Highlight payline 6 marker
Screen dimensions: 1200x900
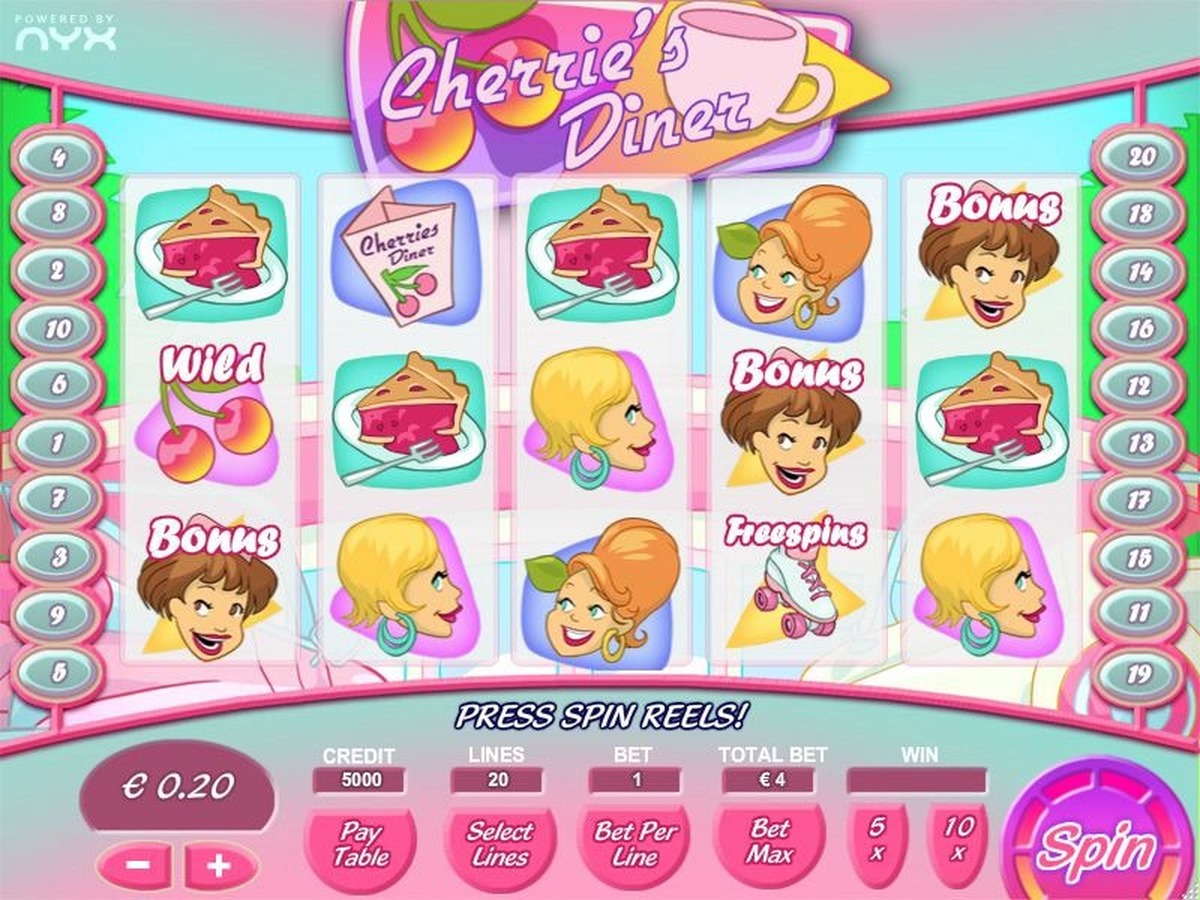click(x=58, y=384)
